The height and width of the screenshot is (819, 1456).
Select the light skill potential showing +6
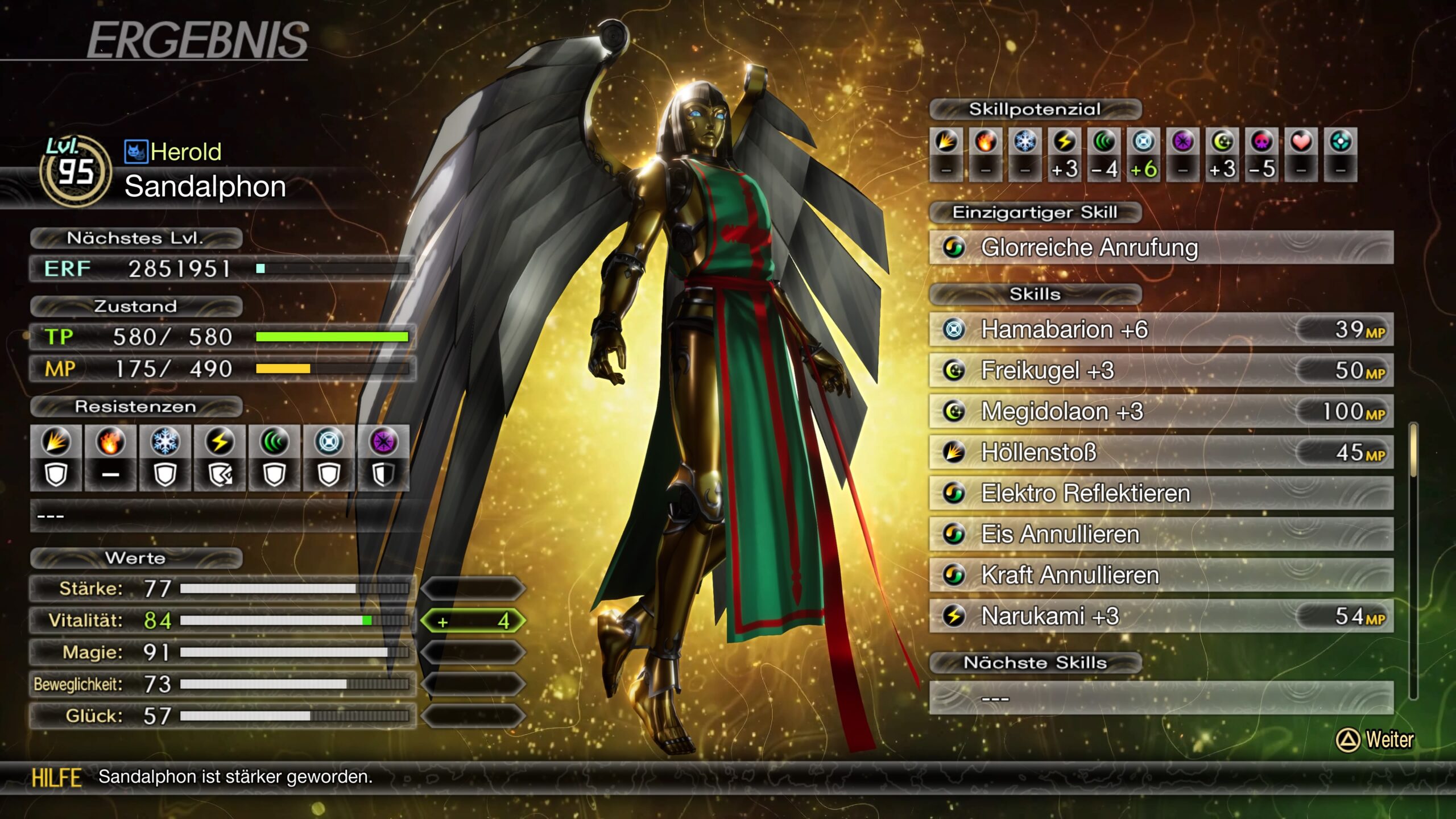[1143, 142]
